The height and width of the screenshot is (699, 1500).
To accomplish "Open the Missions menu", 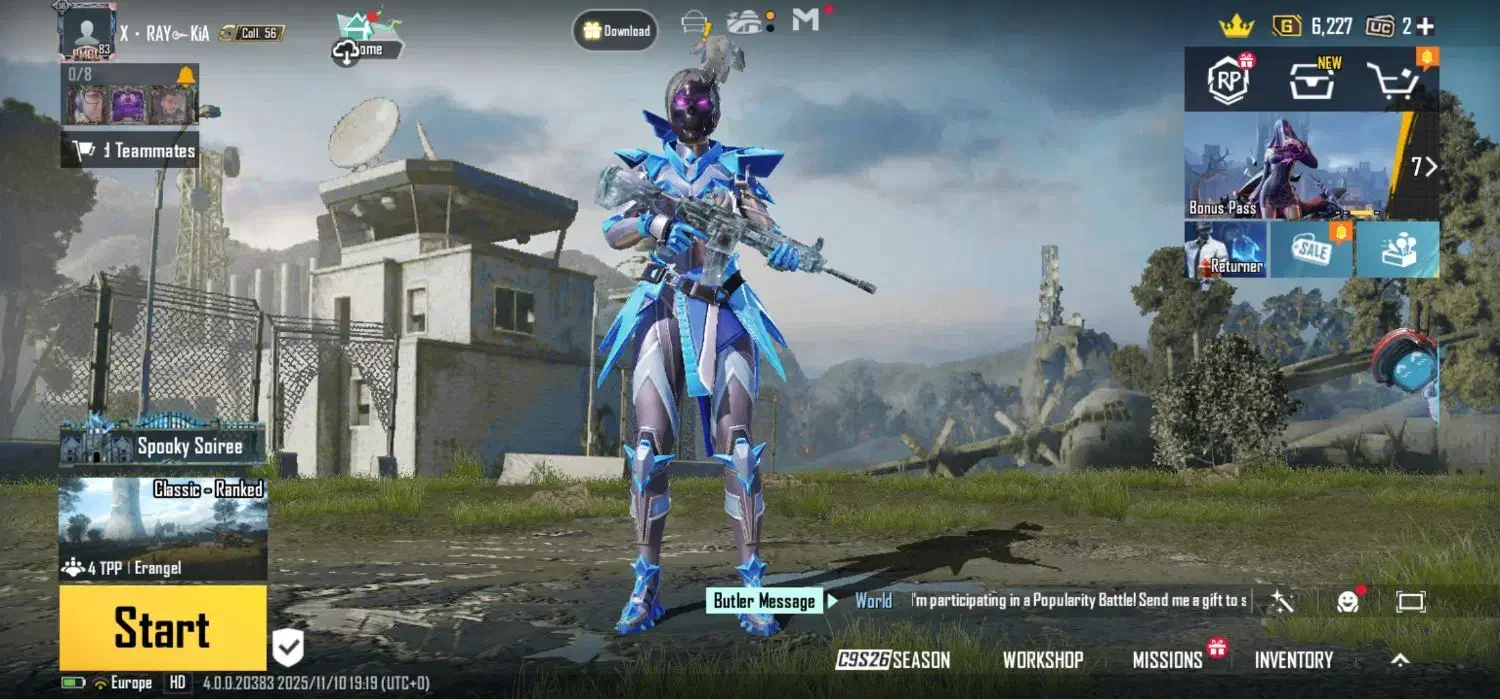I will (x=1167, y=660).
